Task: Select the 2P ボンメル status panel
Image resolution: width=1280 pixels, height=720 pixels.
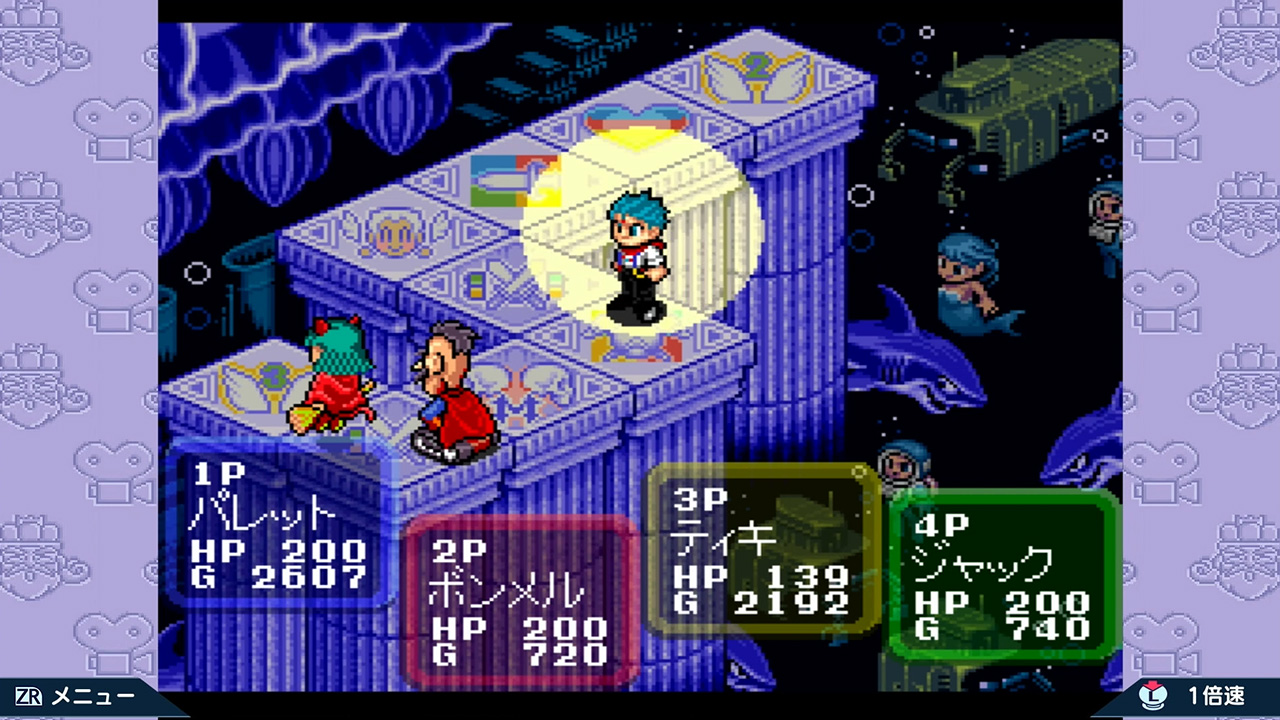Action: 520,602
